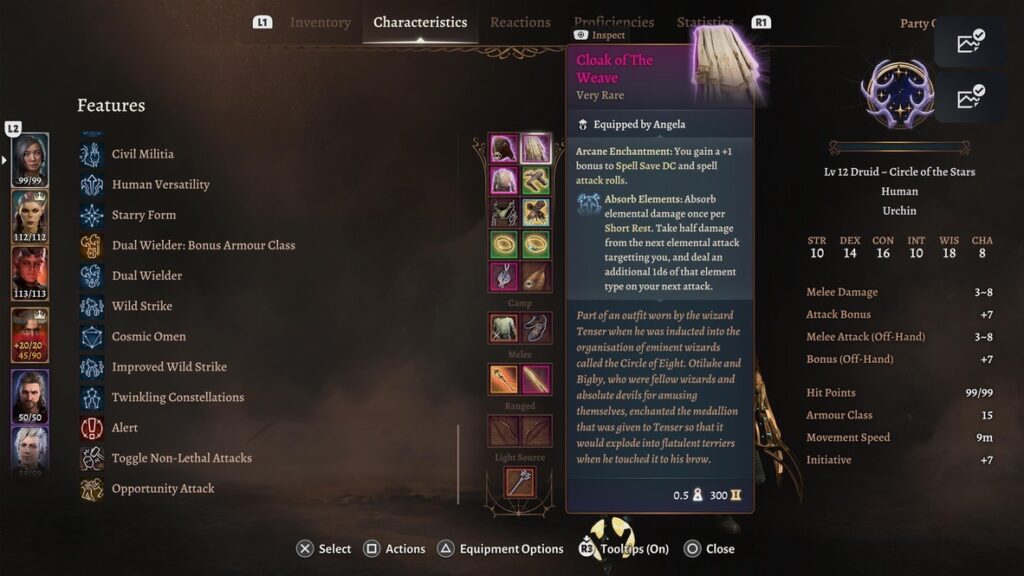Choose the Twinkling Constellations feature
This screenshot has height=576, width=1024.
pos(177,397)
